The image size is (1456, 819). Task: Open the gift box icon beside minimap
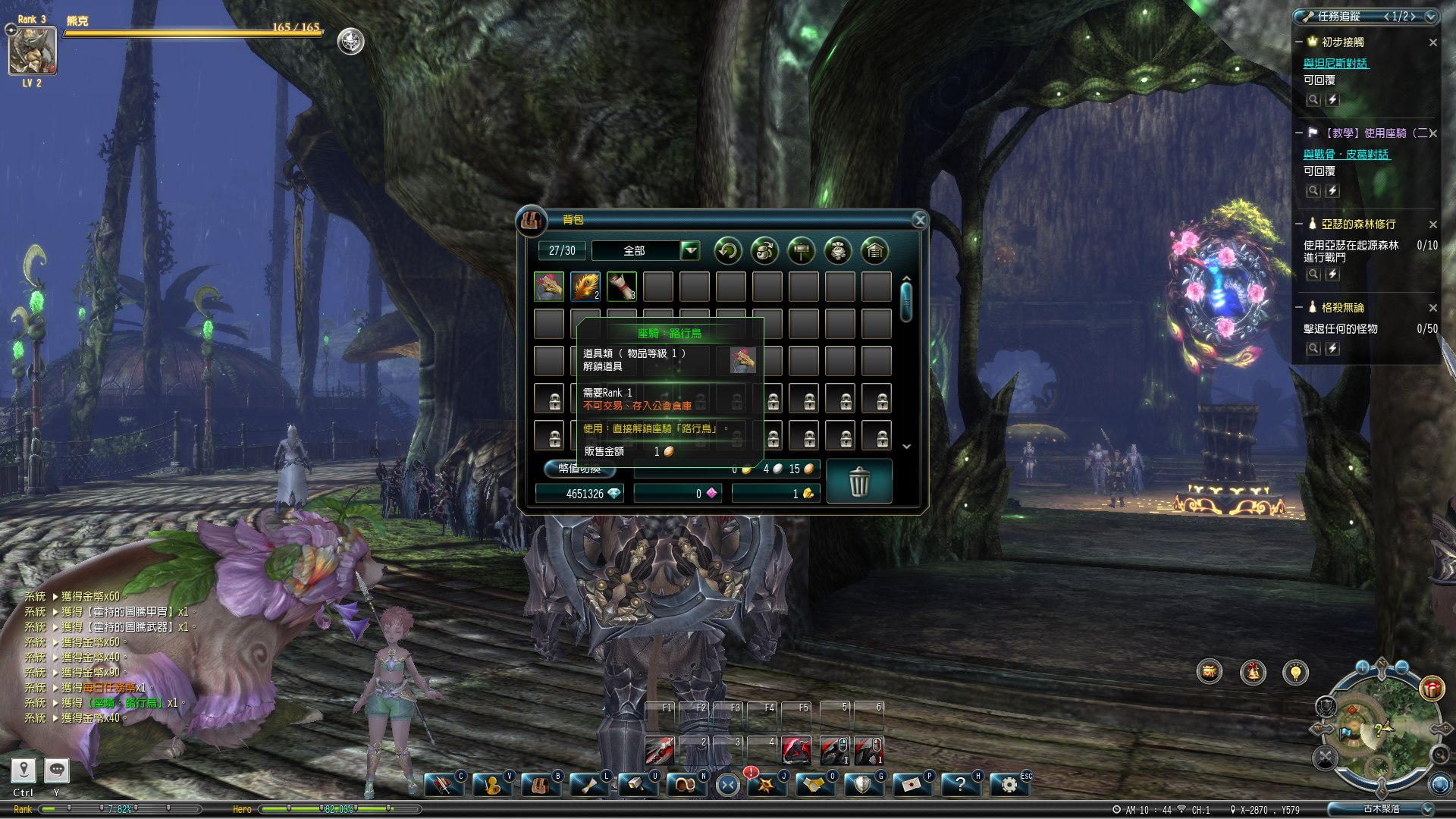(x=1432, y=688)
